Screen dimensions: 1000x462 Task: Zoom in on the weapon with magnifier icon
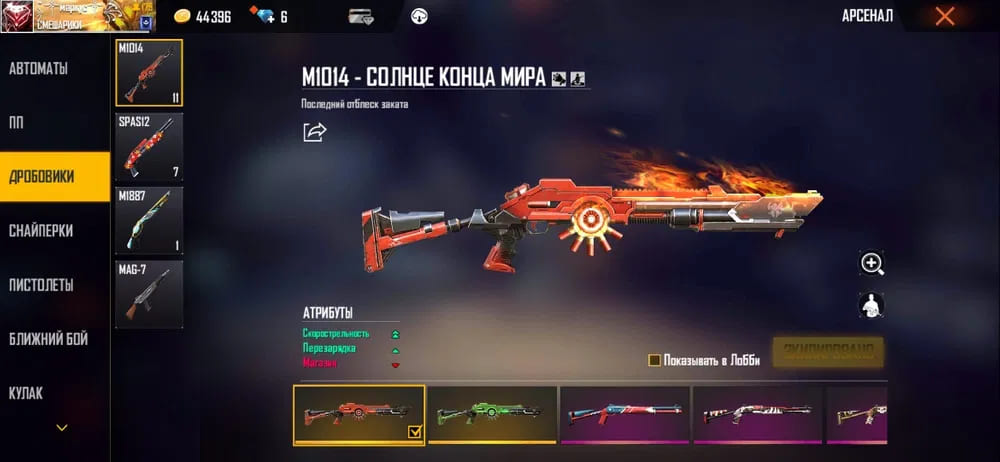click(x=872, y=263)
